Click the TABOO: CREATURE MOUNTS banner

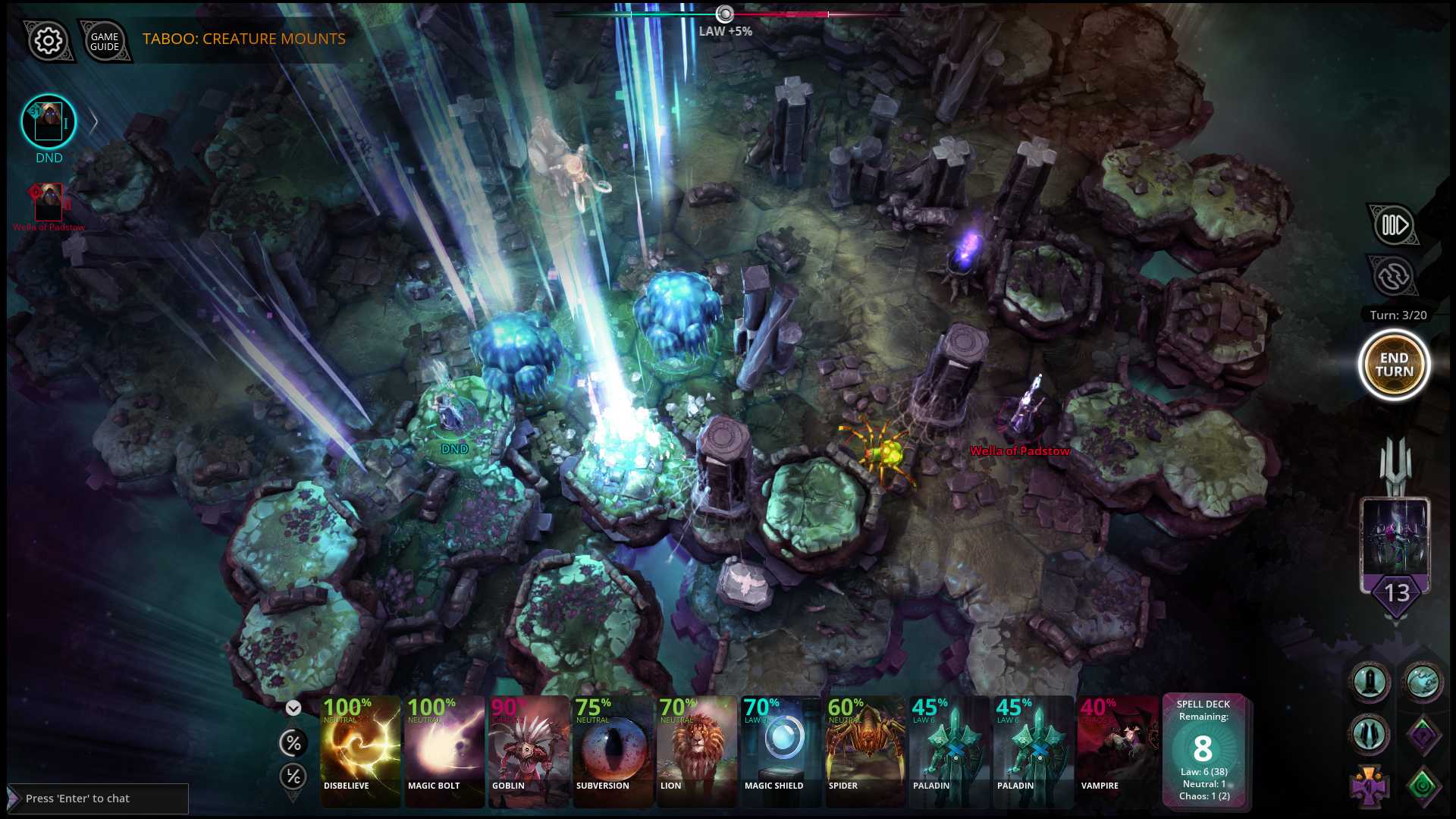point(242,39)
